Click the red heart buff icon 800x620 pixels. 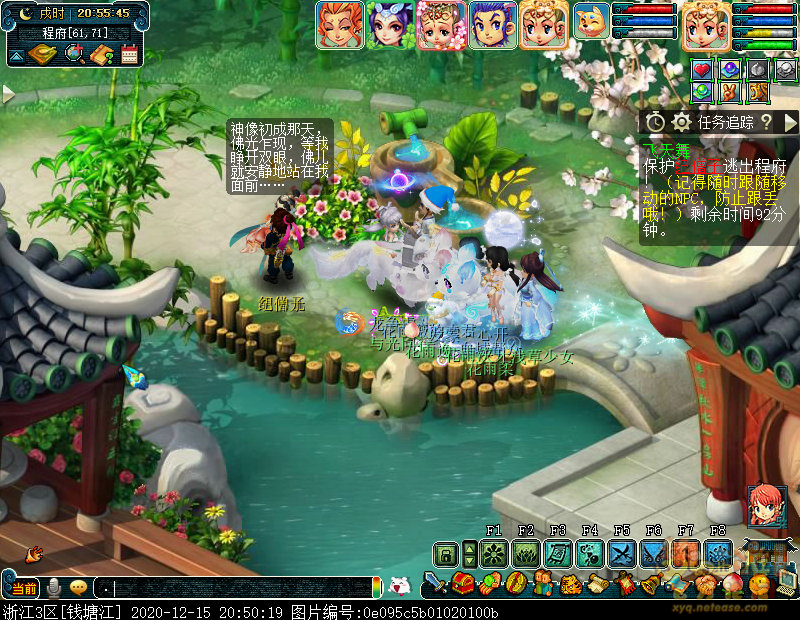click(x=701, y=70)
